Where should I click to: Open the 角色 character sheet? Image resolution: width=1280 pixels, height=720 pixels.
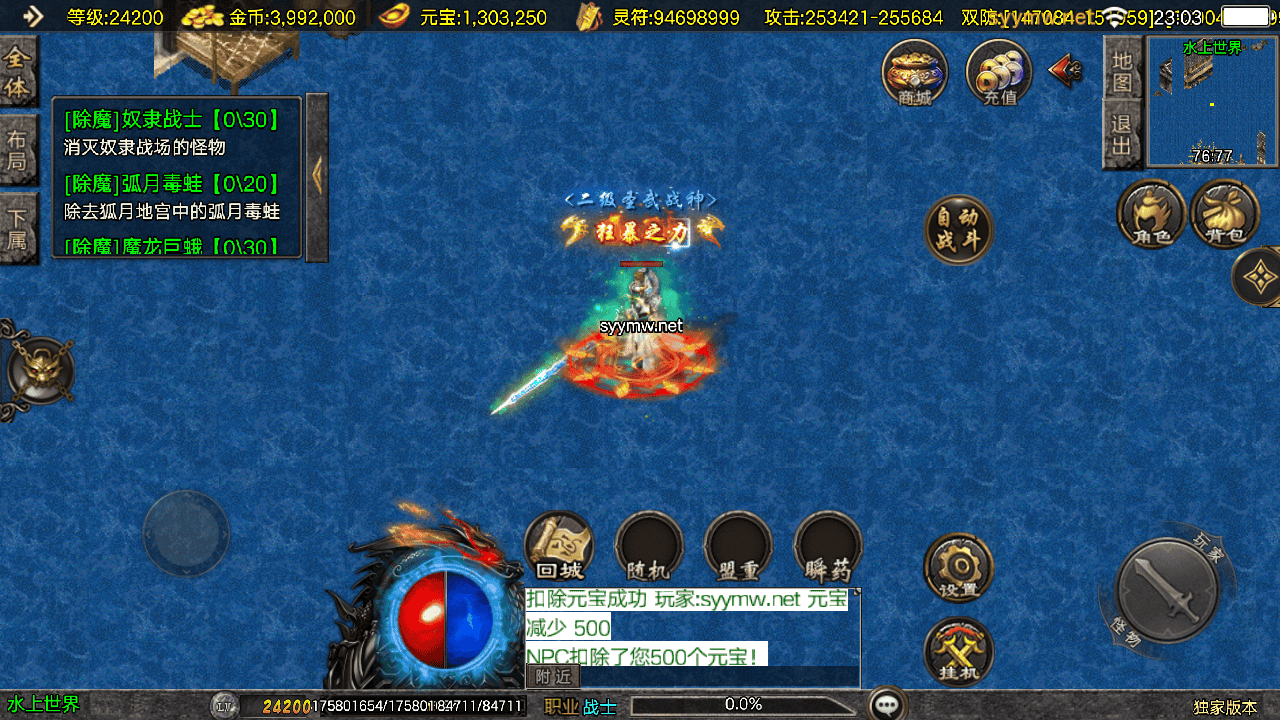point(1150,213)
